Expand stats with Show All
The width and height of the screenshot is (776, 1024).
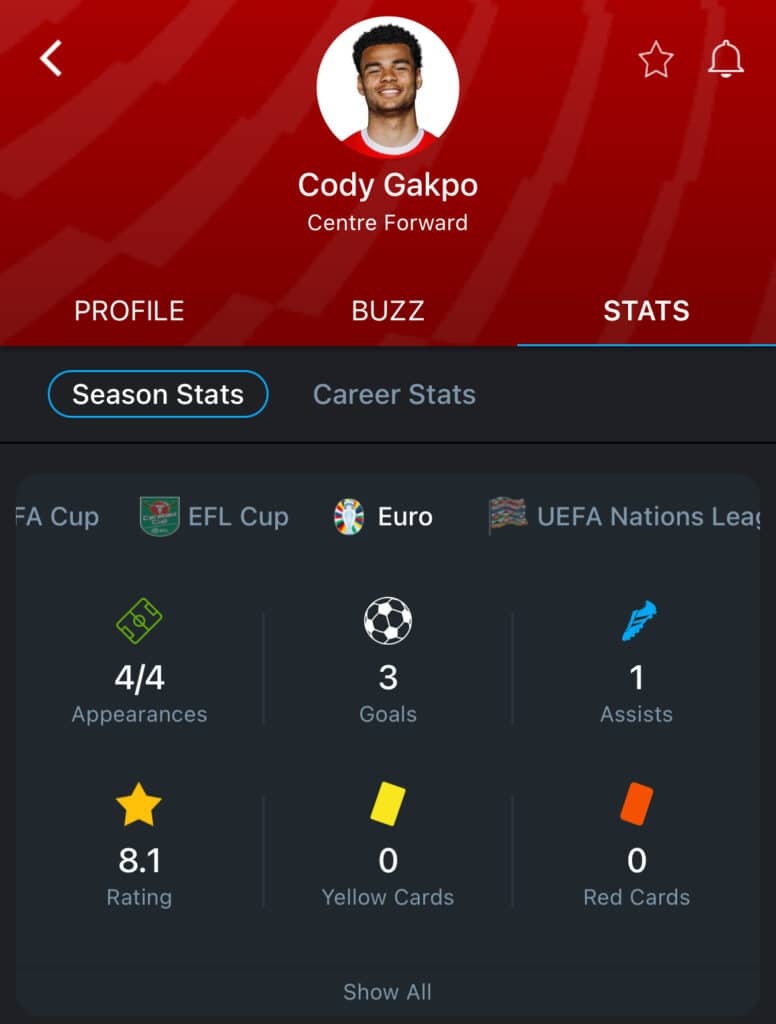(x=387, y=992)
